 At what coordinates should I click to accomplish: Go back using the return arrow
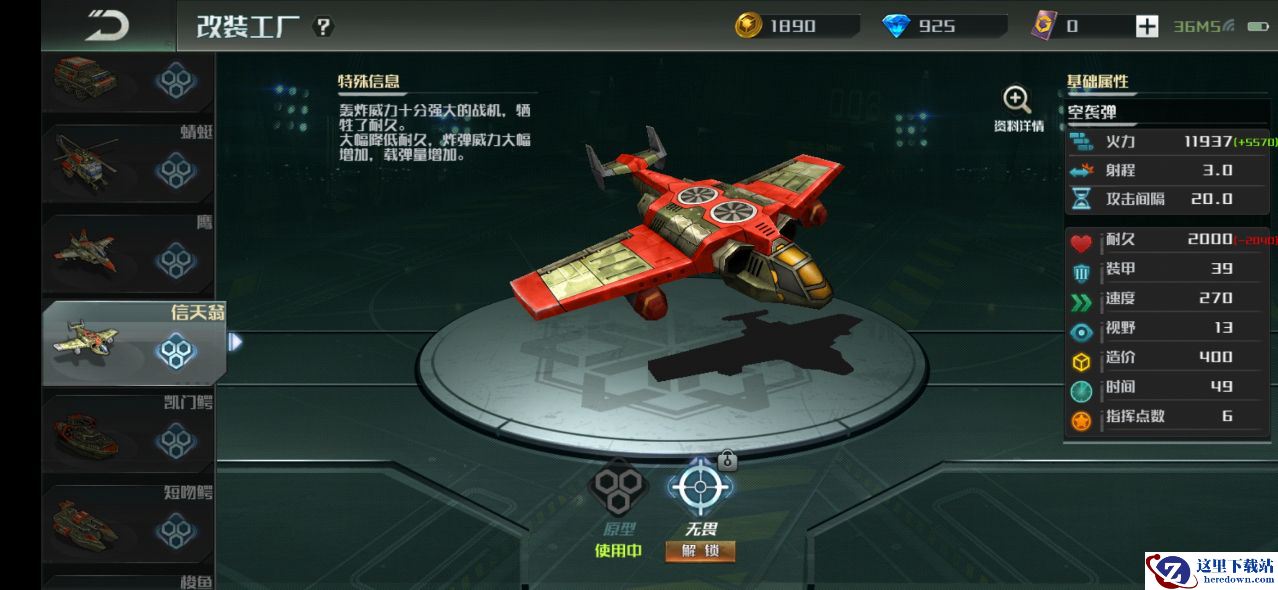(107, 26)
